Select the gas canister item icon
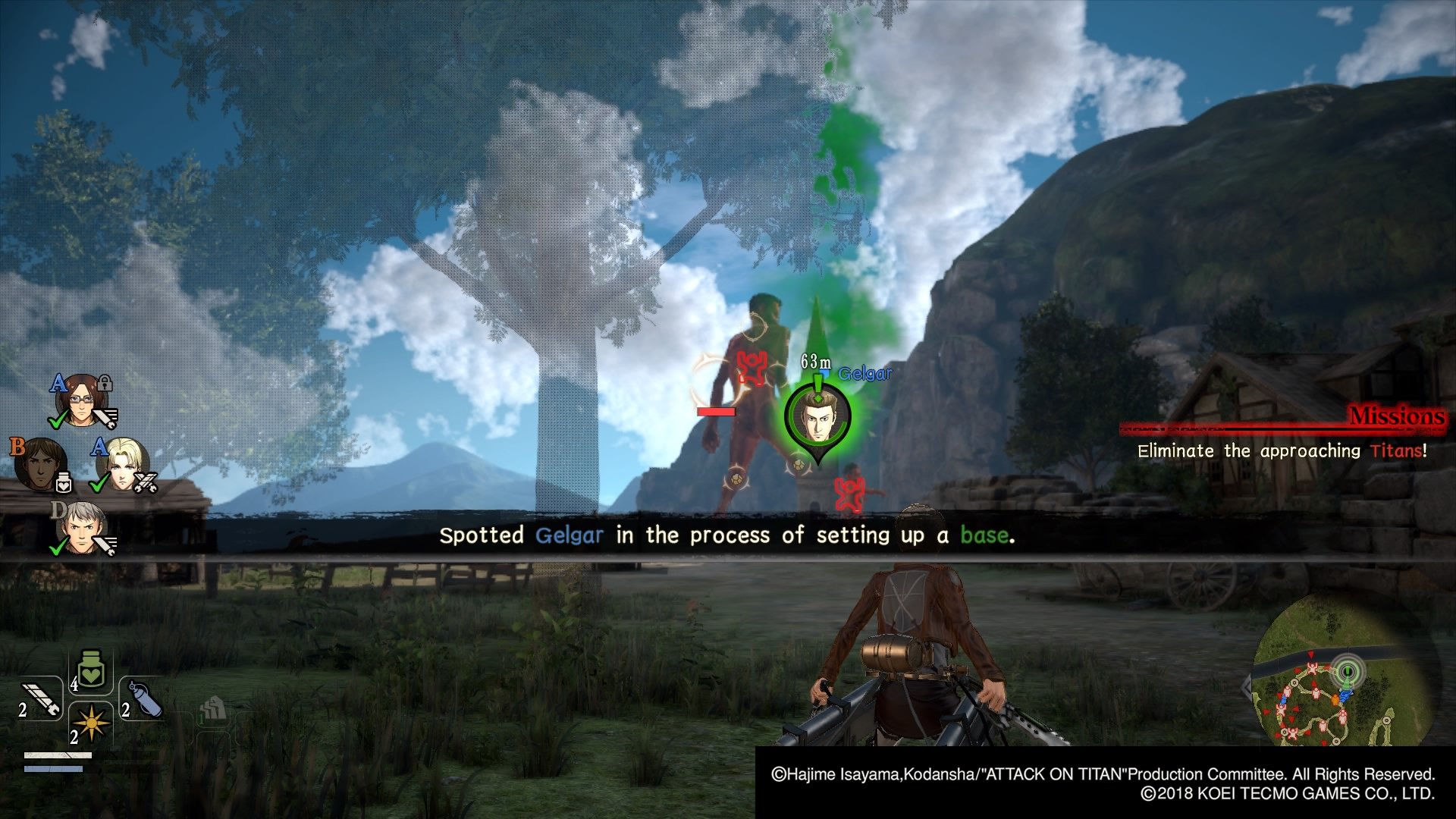 (146, 699)
